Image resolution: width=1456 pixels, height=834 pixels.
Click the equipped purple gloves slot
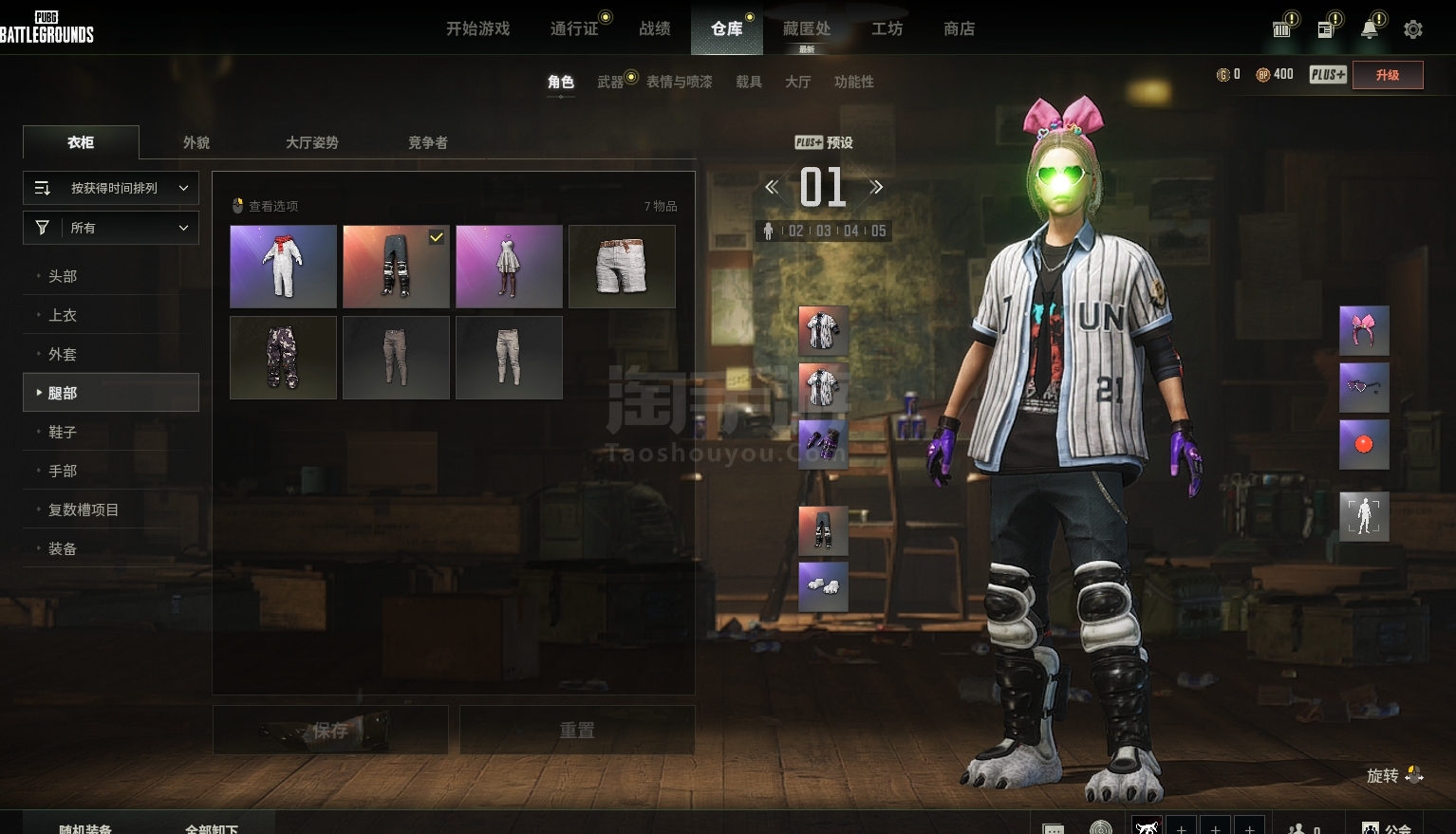pyautogui.click(x=823, y=444)
